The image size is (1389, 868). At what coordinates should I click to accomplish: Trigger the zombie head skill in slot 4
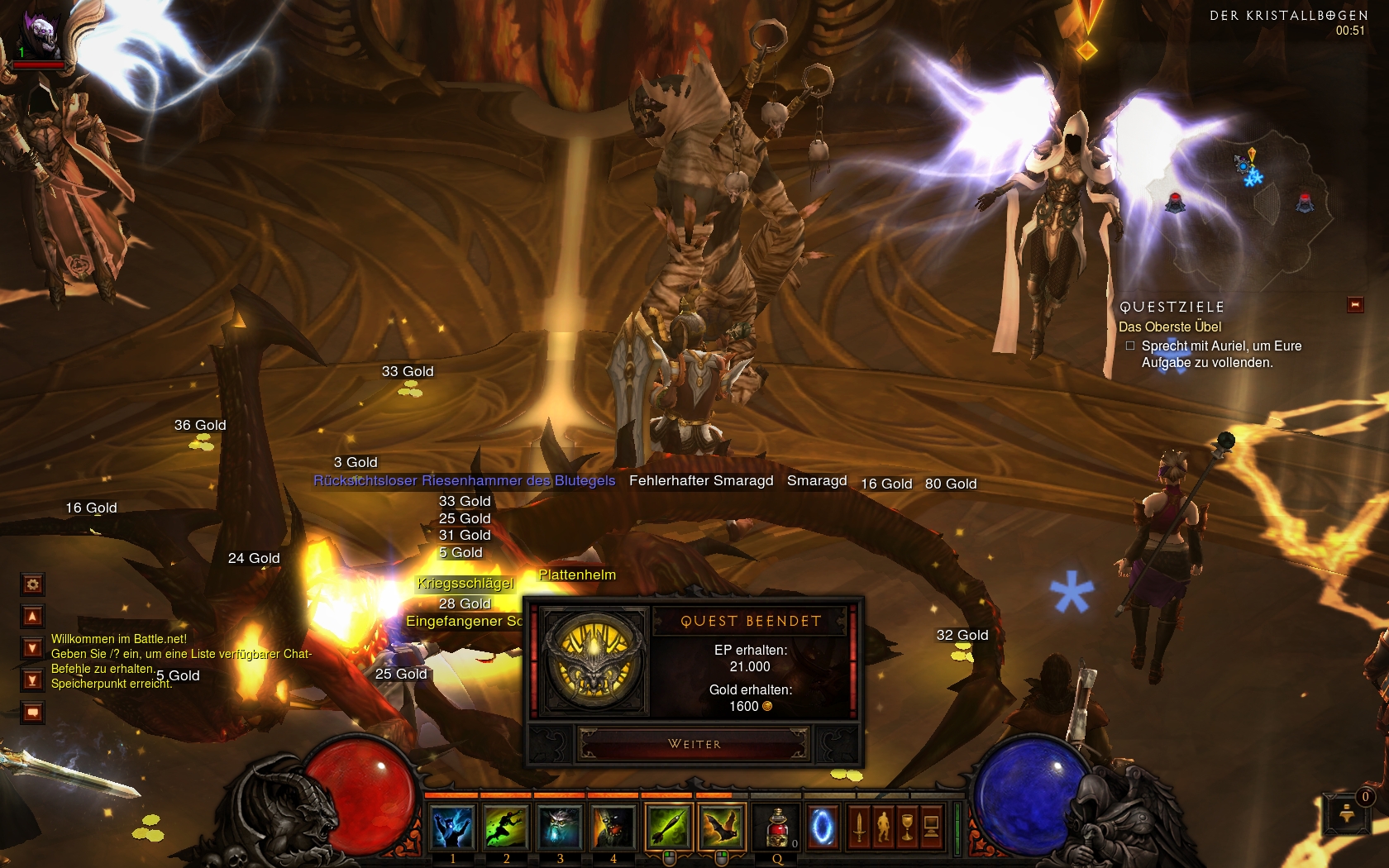[613, 827]
